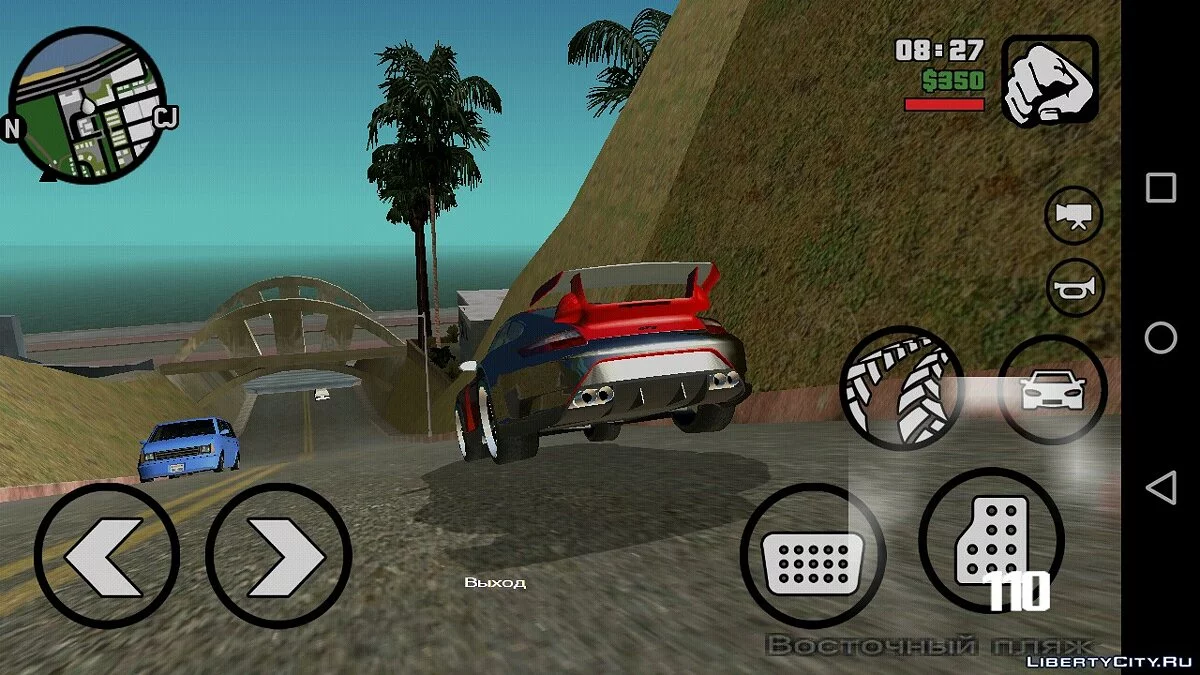Steer right with the right arrow button
Screen dimensions: 1200x675
[x=279, y=555]
